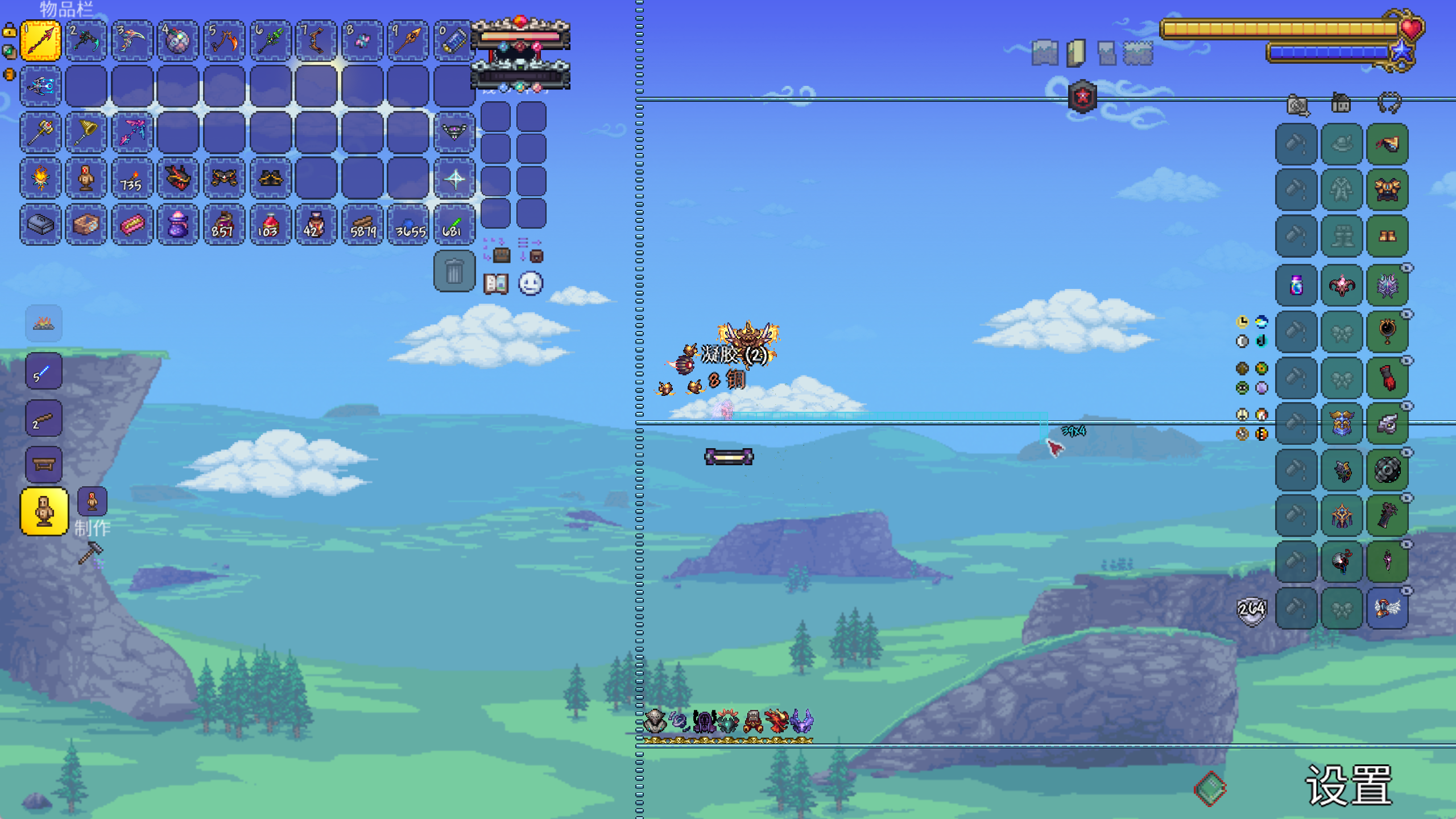Screen dimensions: 1456x819
Task: Click the equipped red glove accessory
Action: (1387, 378)
